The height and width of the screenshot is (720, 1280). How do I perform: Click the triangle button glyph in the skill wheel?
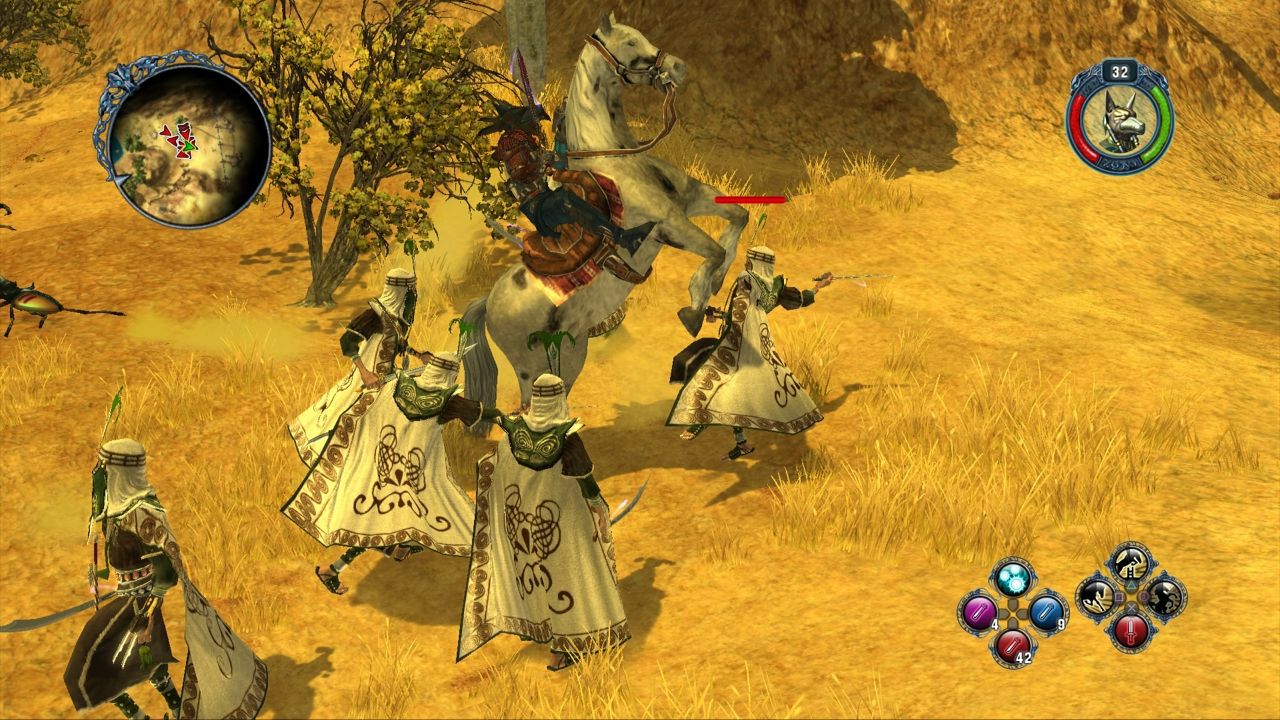click(x=1131, y=584)
